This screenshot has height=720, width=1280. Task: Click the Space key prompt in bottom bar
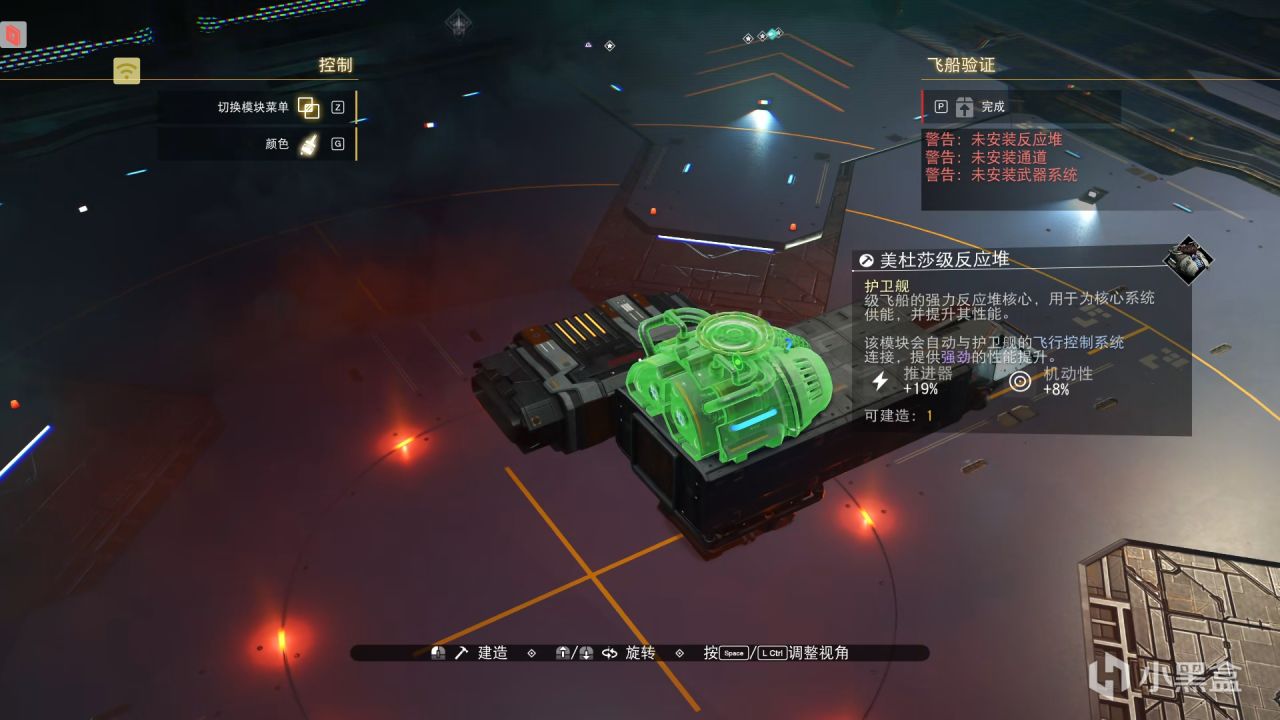(x=733, y=652)
